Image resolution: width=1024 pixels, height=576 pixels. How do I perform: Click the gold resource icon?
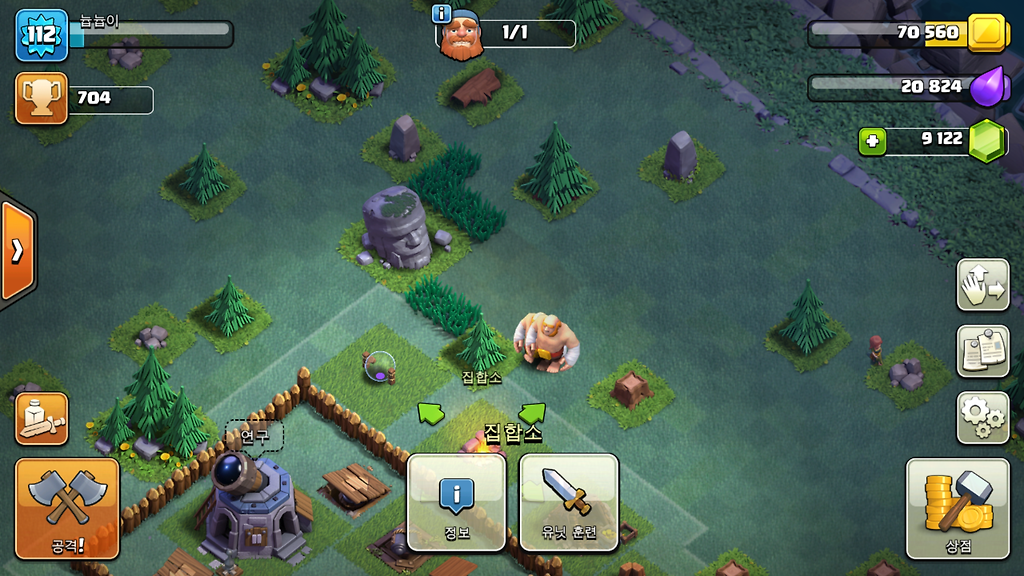pyautogui.click(x=986, y=33)
